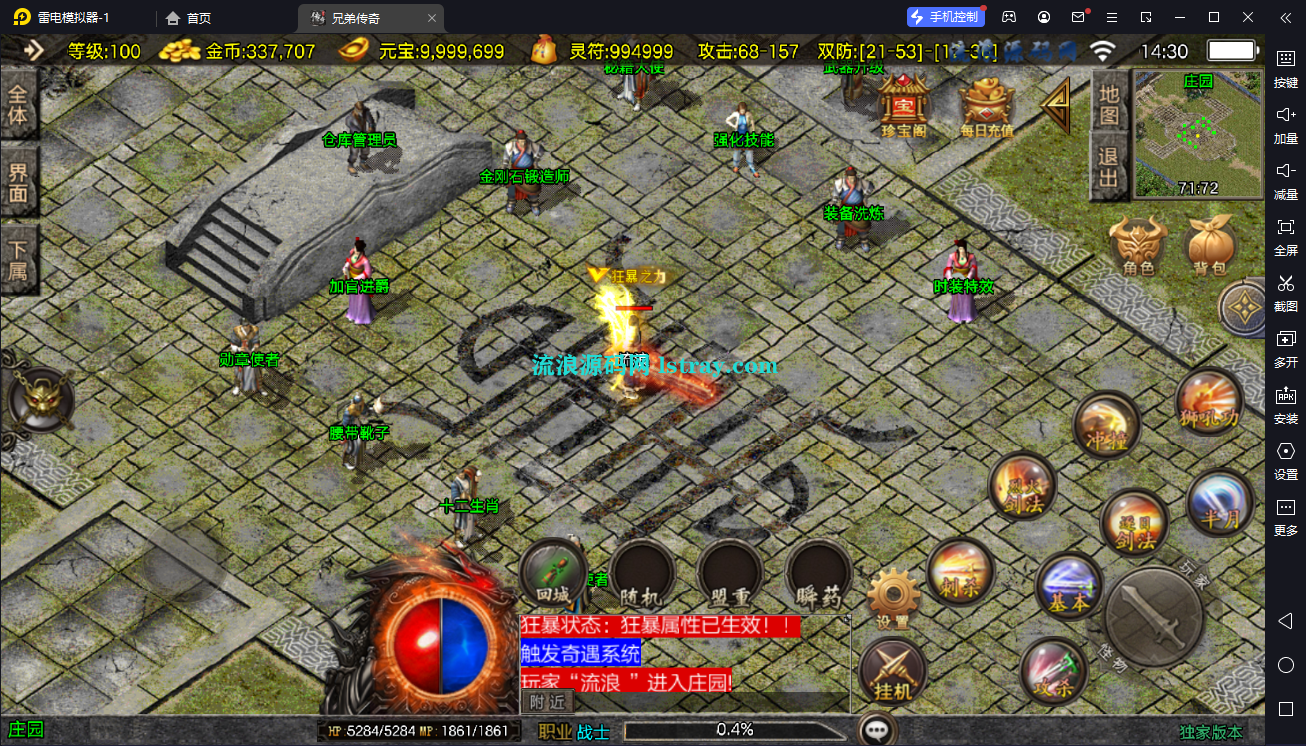
Task: Activate the 狮吼功 skill
Action: pos(1209,403)
